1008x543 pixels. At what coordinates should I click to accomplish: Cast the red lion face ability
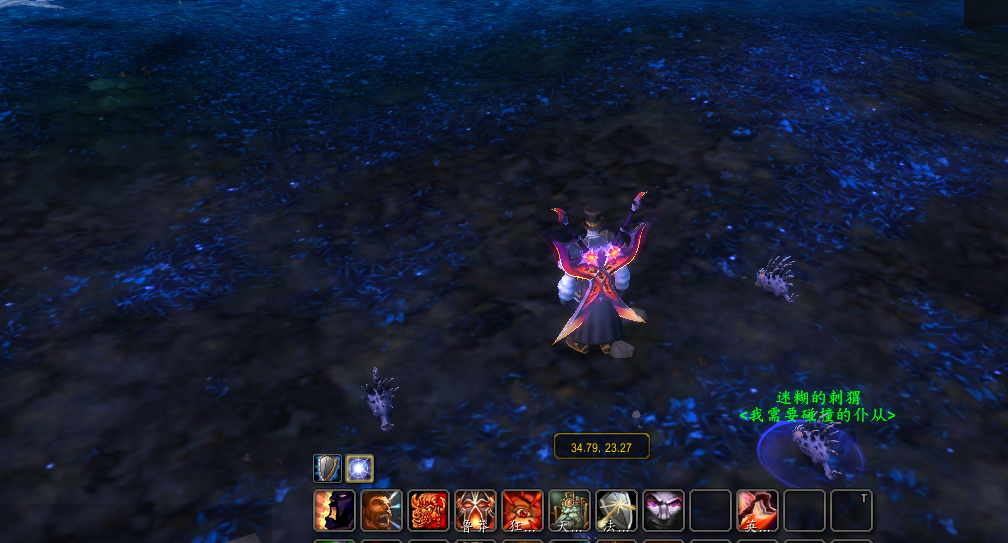point(429,510)
